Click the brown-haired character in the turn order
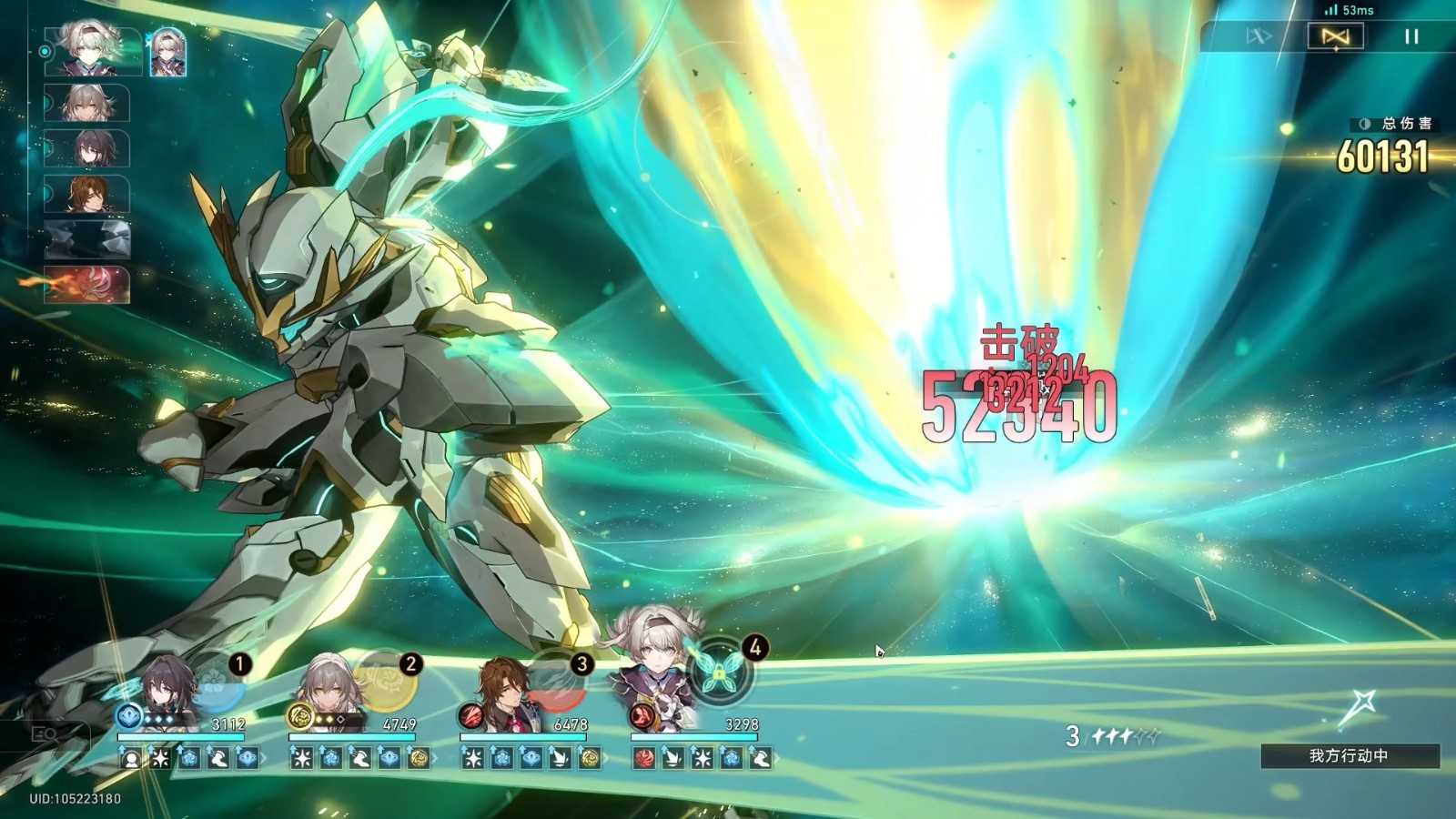 tap(88, 193)
